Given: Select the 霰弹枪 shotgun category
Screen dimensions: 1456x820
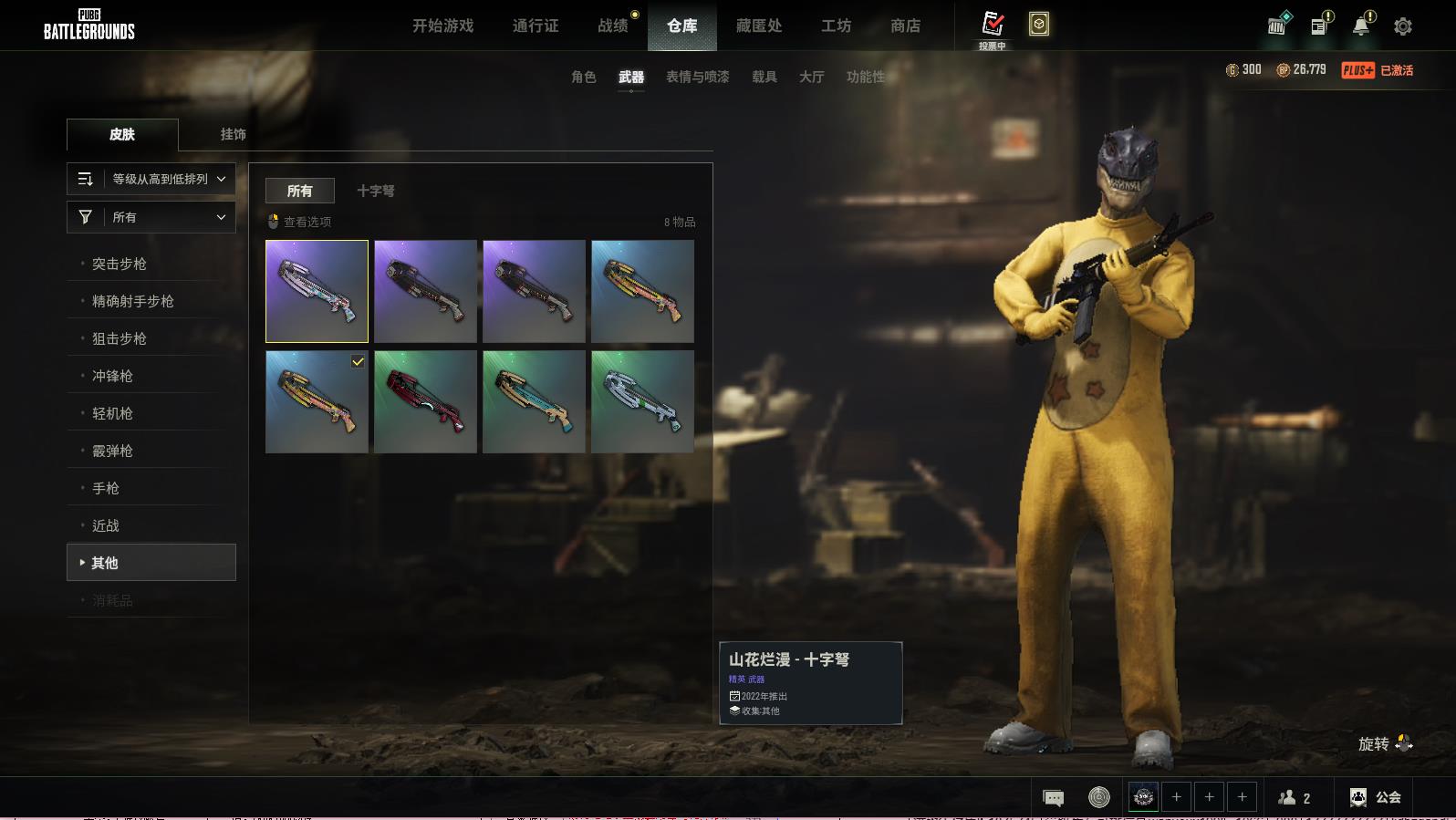Looking at the screenshot, I should (112, 451).
